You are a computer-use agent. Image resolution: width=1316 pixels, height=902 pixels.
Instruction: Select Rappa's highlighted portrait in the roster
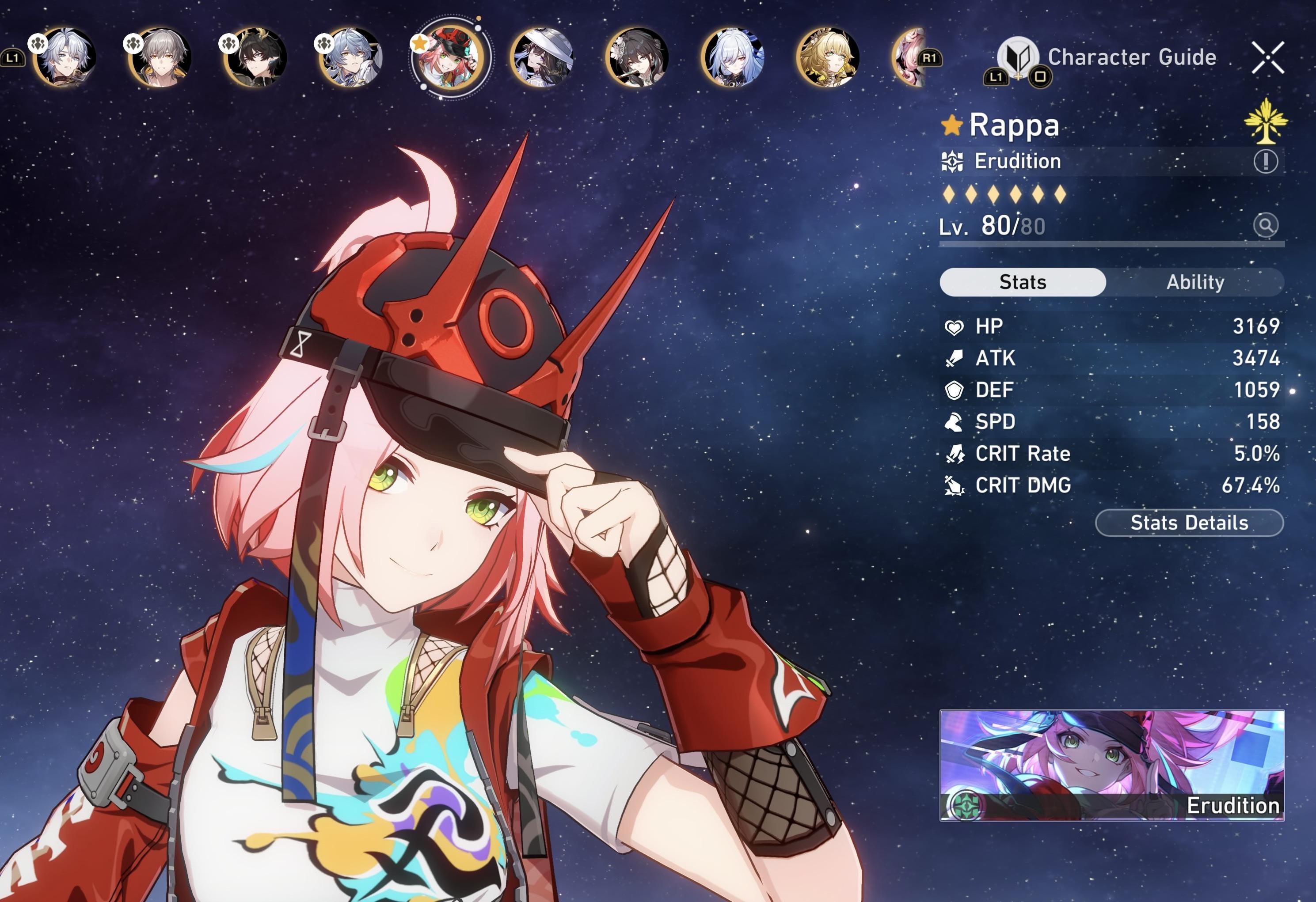pyautogui.click(x=449, y=58)
